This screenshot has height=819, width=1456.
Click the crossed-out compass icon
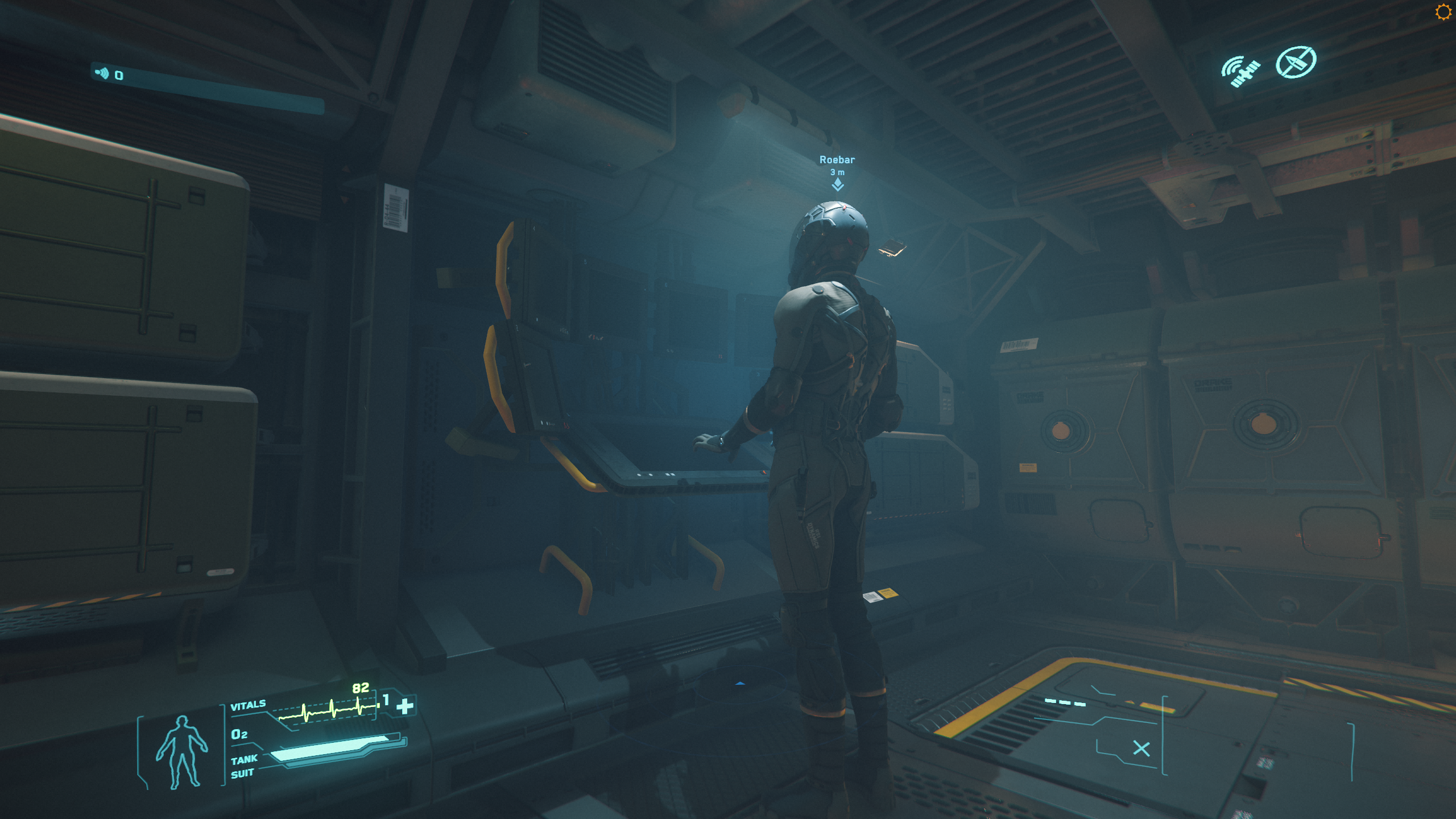1296,62
